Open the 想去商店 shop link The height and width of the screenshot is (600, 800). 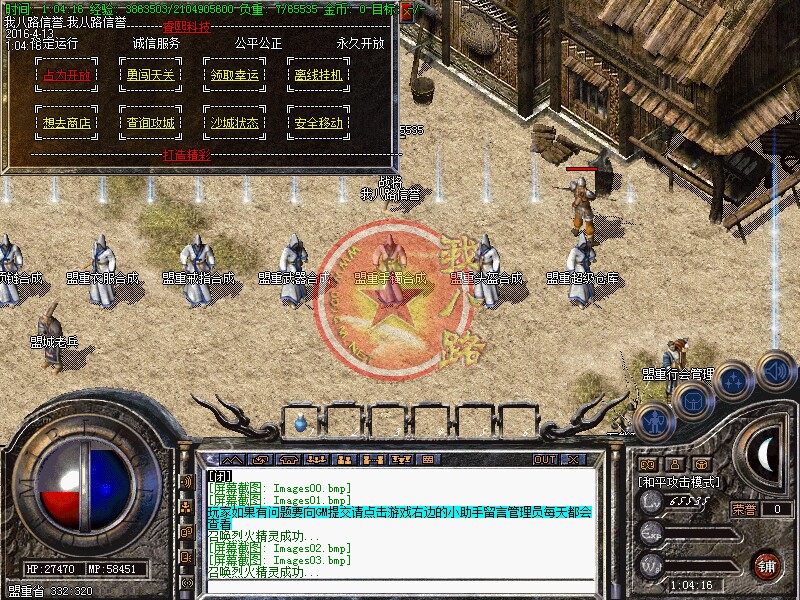pos(67,123)
